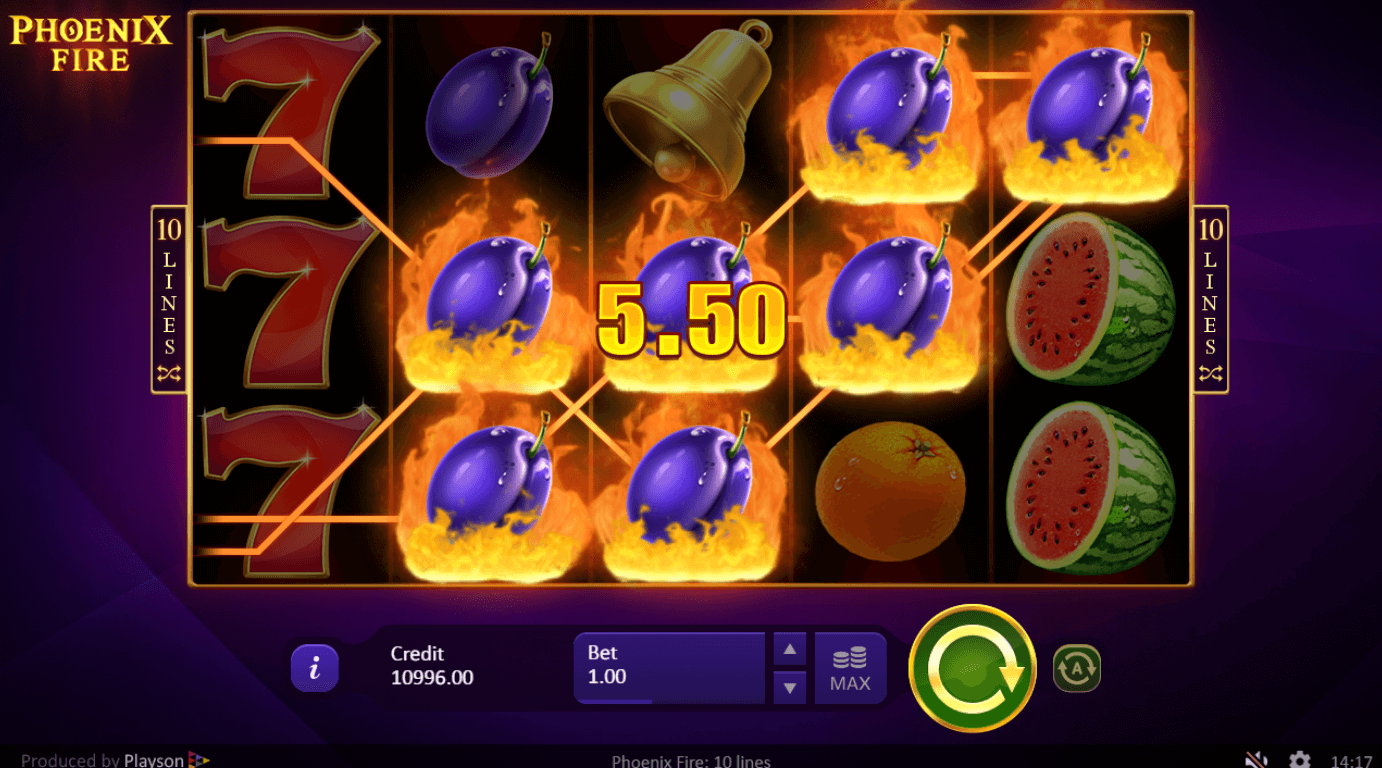Screen dimensions: 1382x768
Task: Increase the bet with the up arrow
Action: 789,649
